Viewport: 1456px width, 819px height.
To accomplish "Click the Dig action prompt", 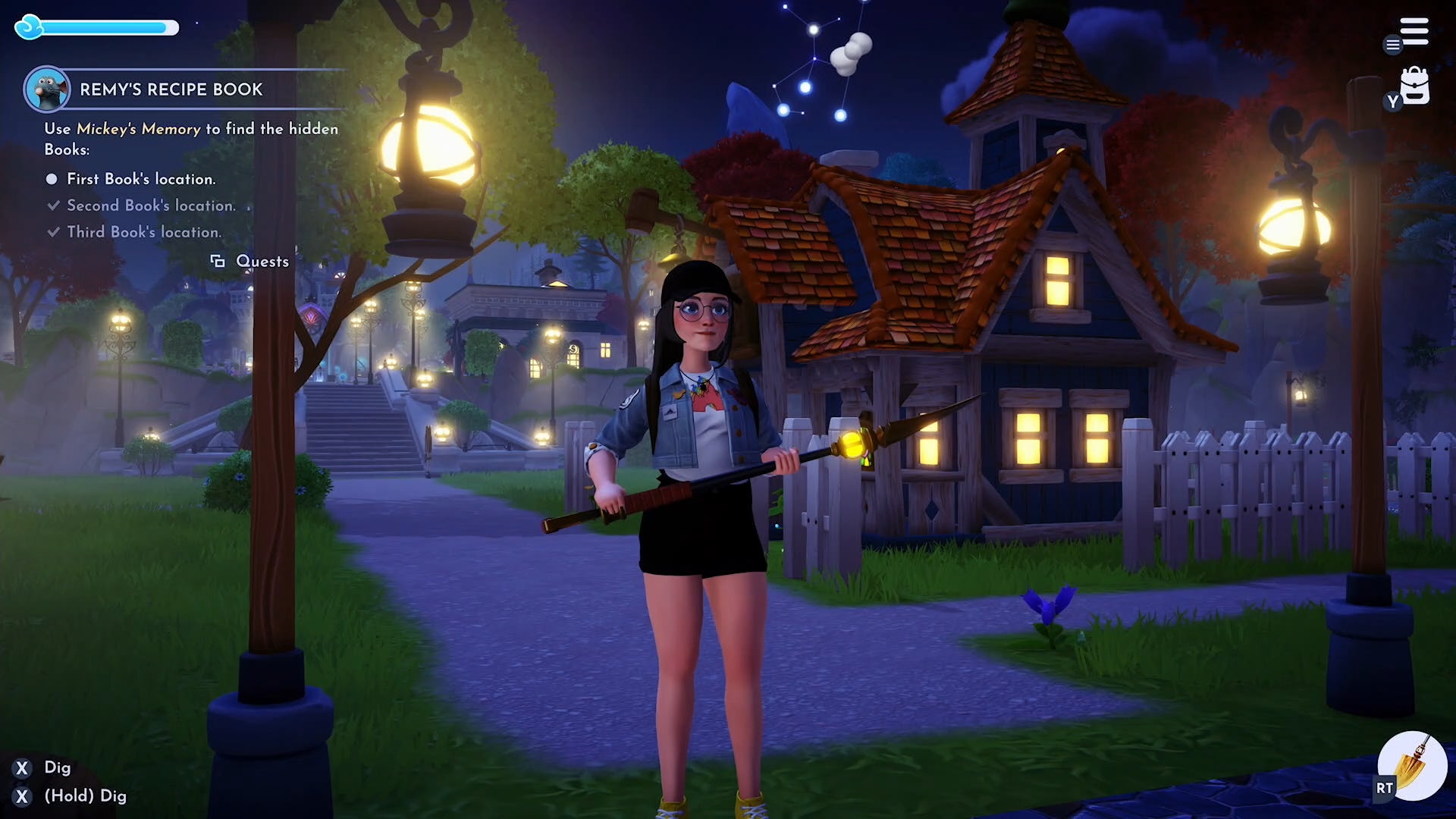I will coord(58,767).
